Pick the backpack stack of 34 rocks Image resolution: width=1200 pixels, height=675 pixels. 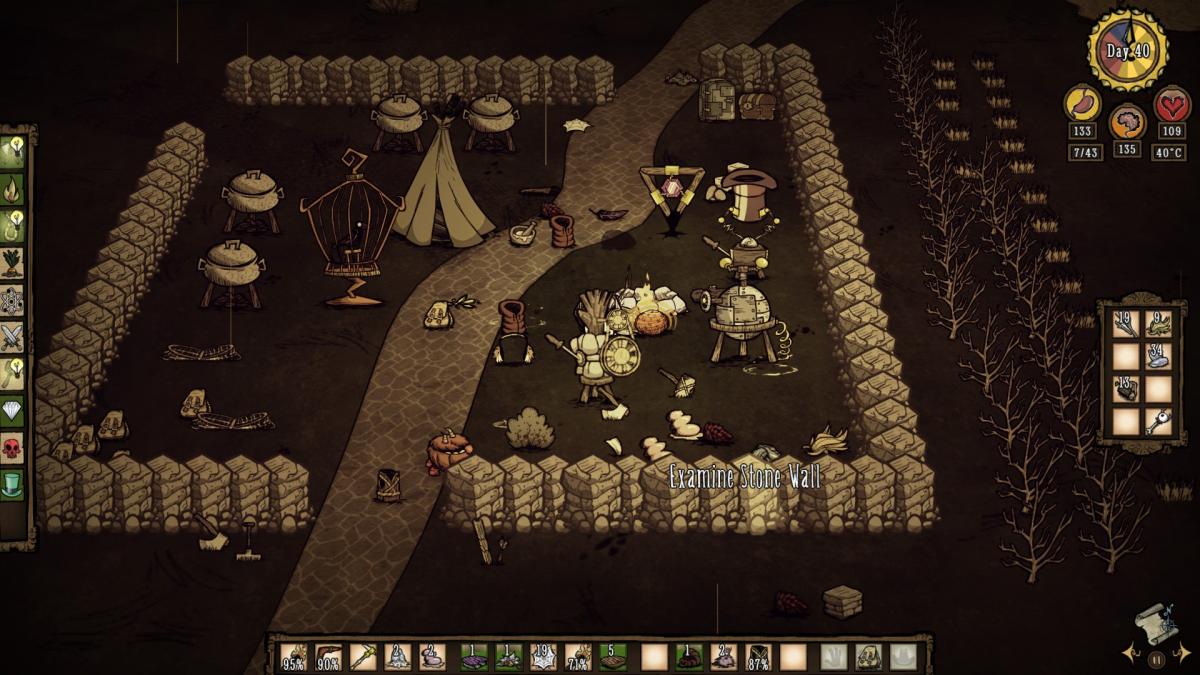[1159, 356]
